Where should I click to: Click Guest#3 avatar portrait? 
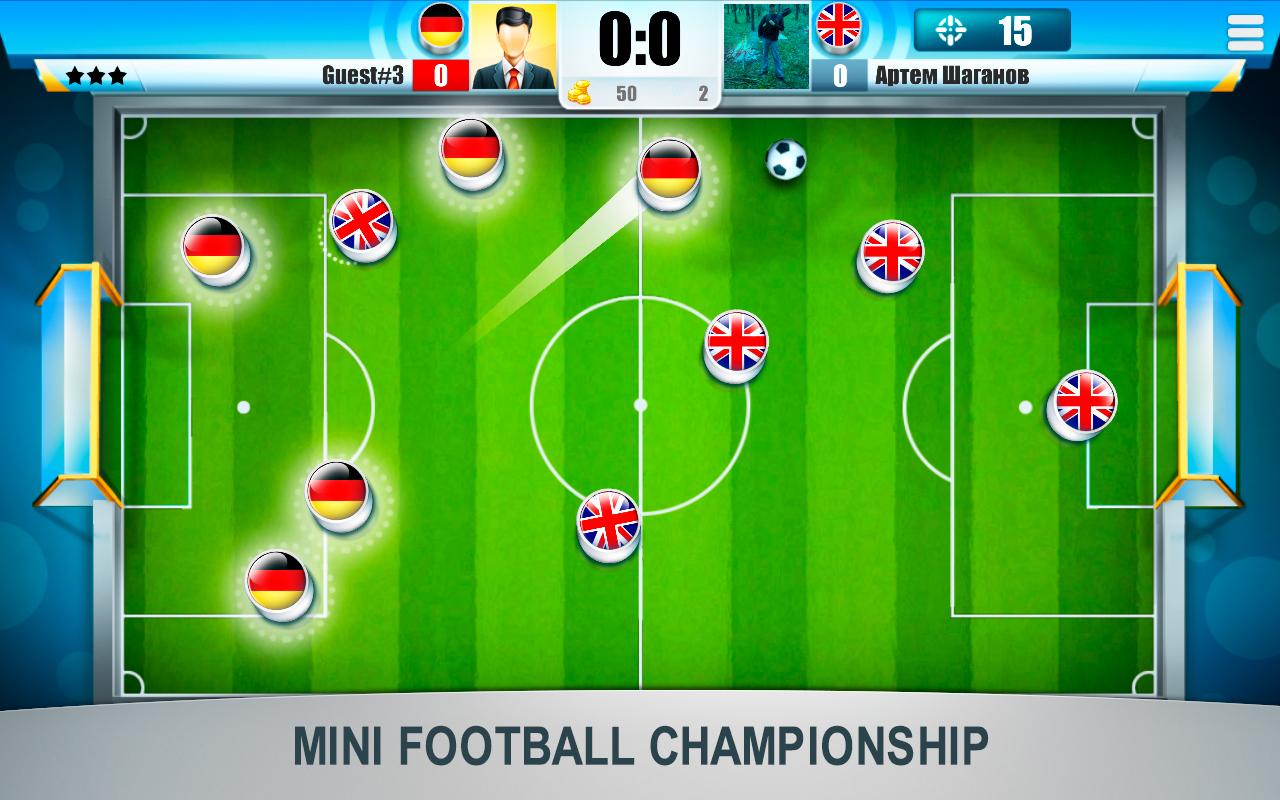click(512, 40)
